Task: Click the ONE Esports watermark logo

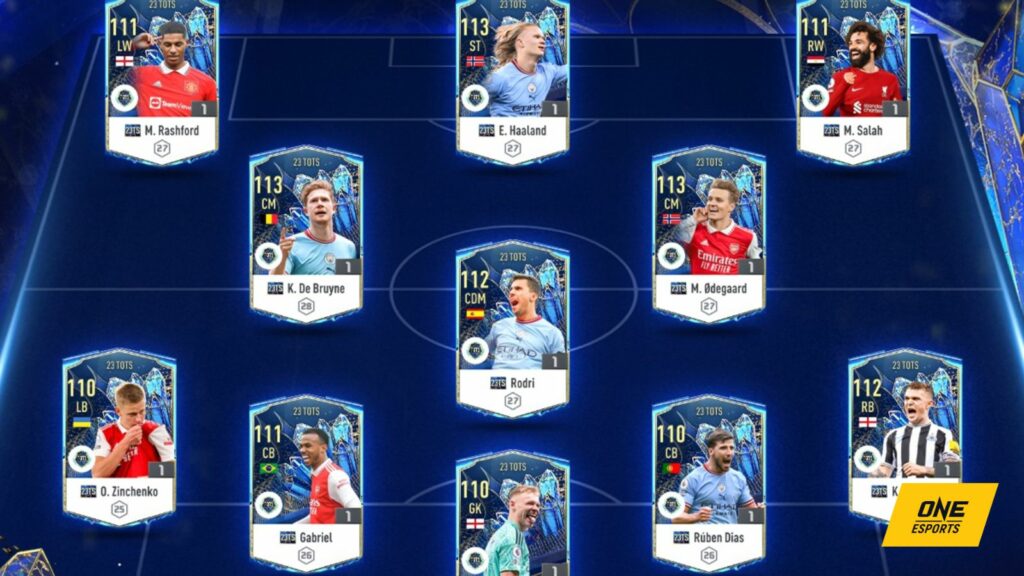Action: tap(939, 514)
